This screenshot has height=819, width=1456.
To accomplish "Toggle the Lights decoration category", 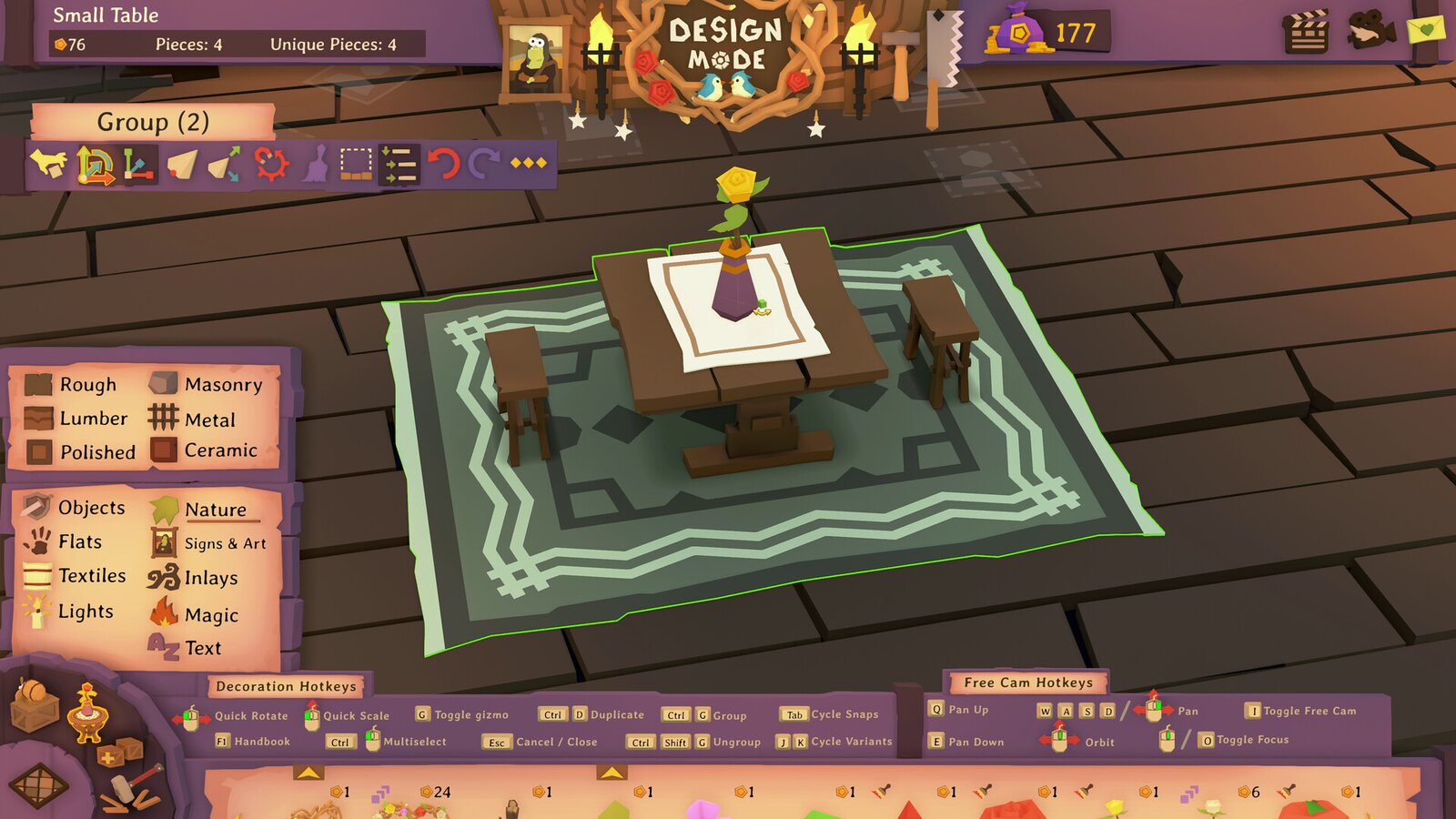I will coord(87,612).
